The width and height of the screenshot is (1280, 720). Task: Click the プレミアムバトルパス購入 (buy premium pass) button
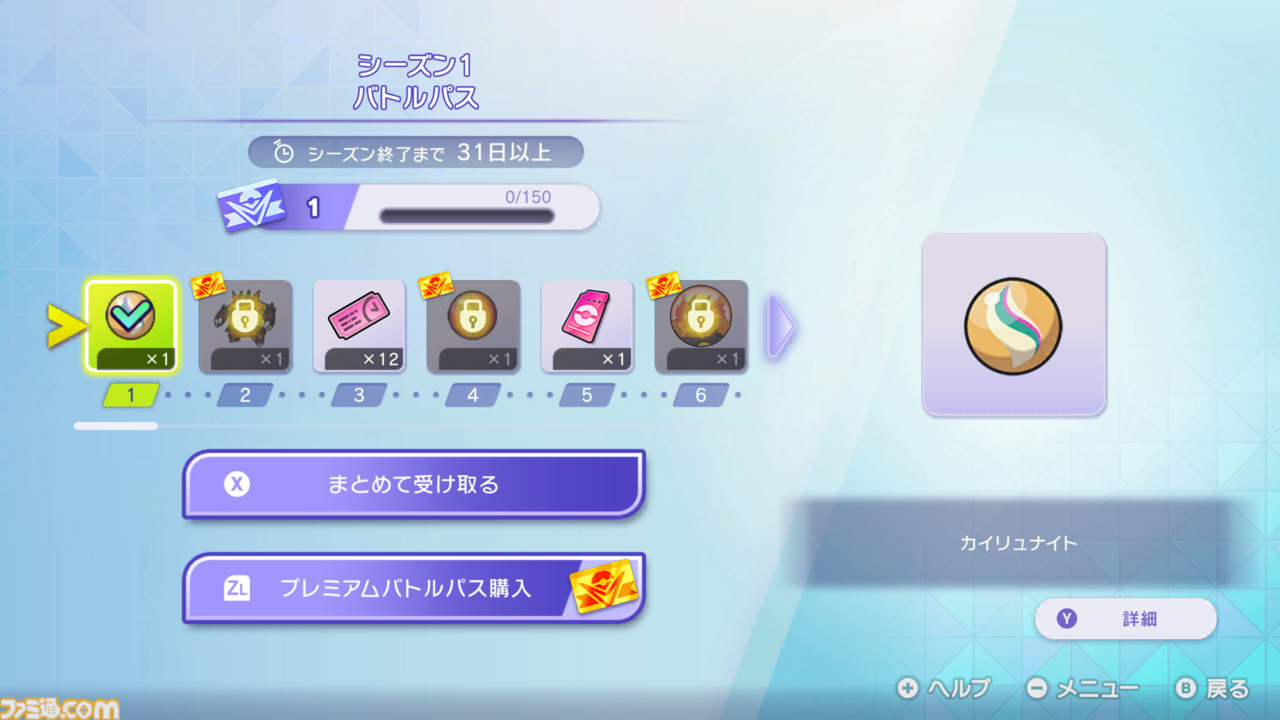pos(413,588)
